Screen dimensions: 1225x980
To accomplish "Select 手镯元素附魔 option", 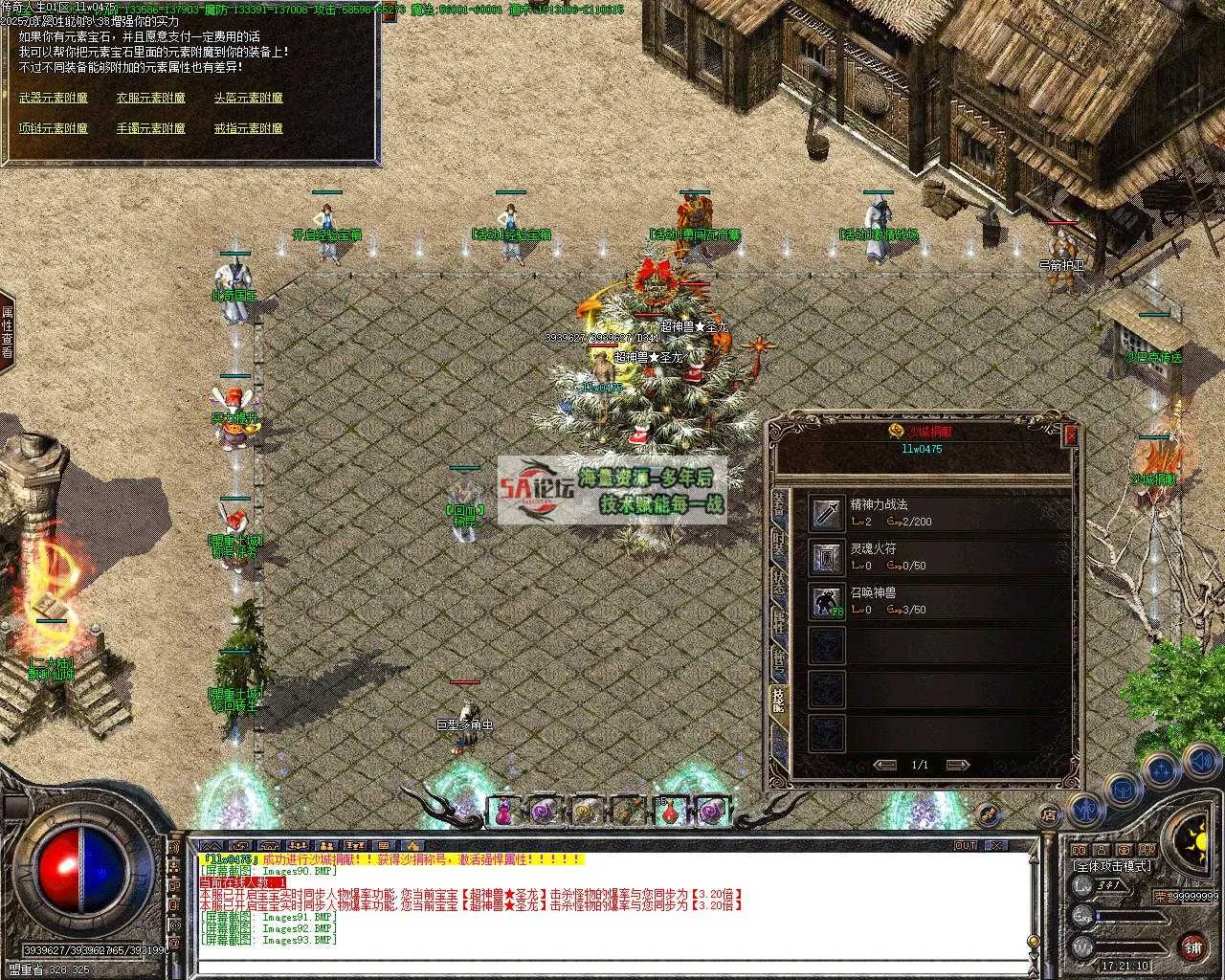I will [x=151, y=128].
